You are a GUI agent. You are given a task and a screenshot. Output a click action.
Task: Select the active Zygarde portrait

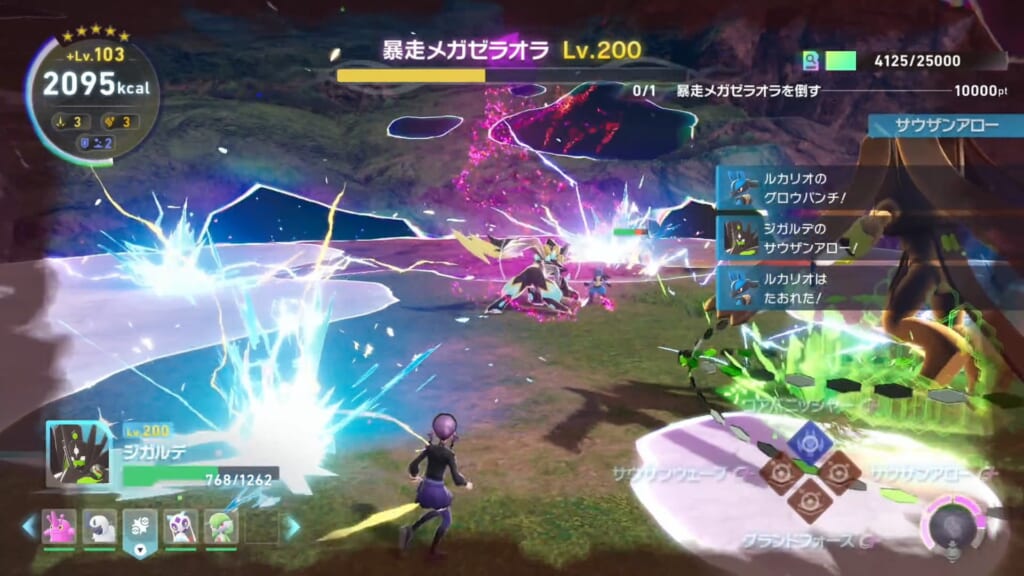(x=79, y=454)
